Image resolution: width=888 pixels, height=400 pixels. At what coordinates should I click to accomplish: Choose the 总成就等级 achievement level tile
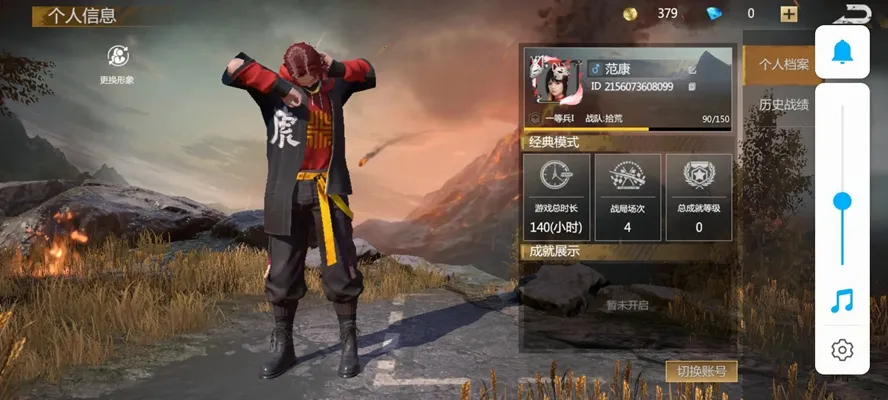699,196
